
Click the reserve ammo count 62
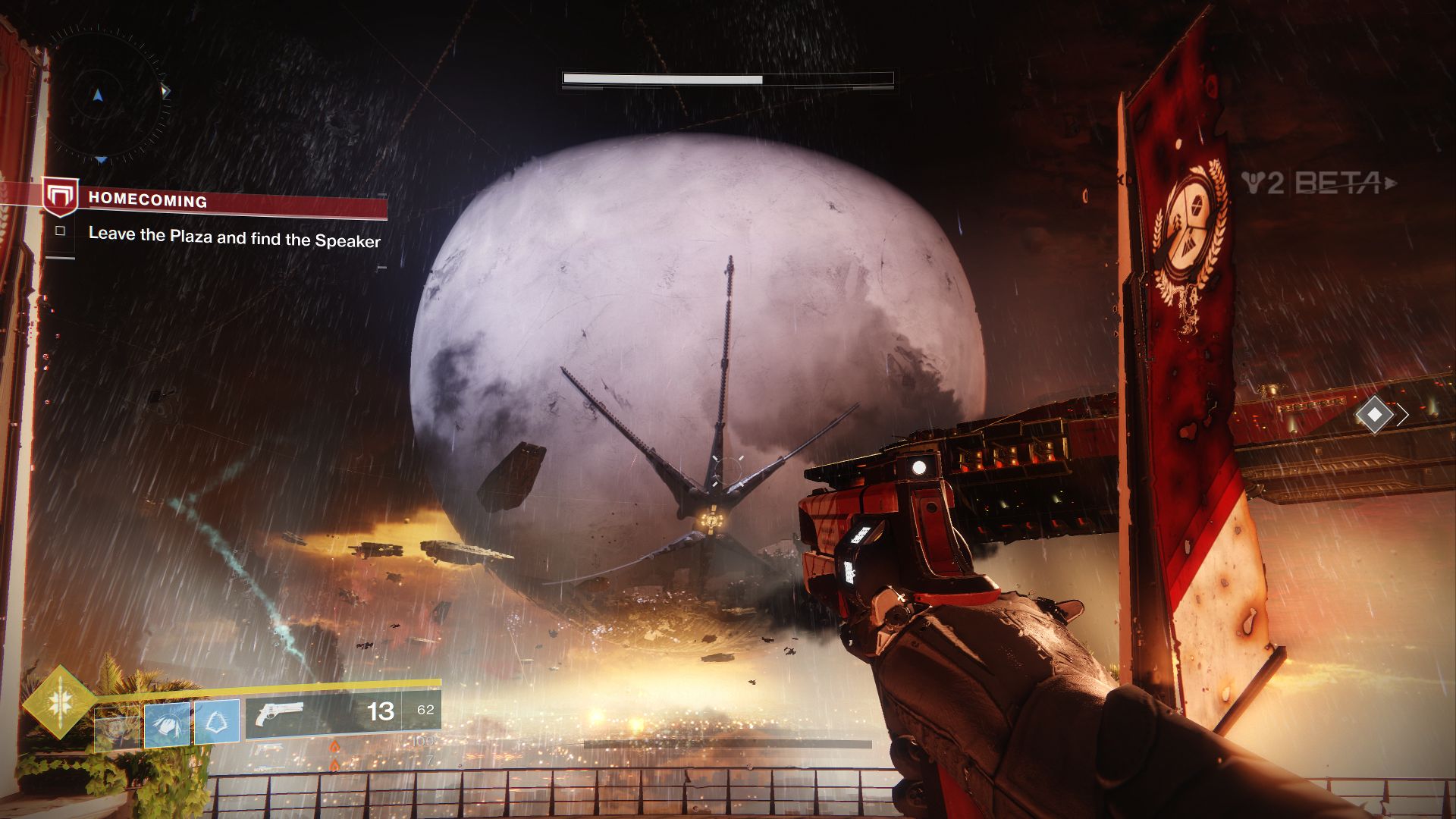pyautogui.click(x=426, y=710)
